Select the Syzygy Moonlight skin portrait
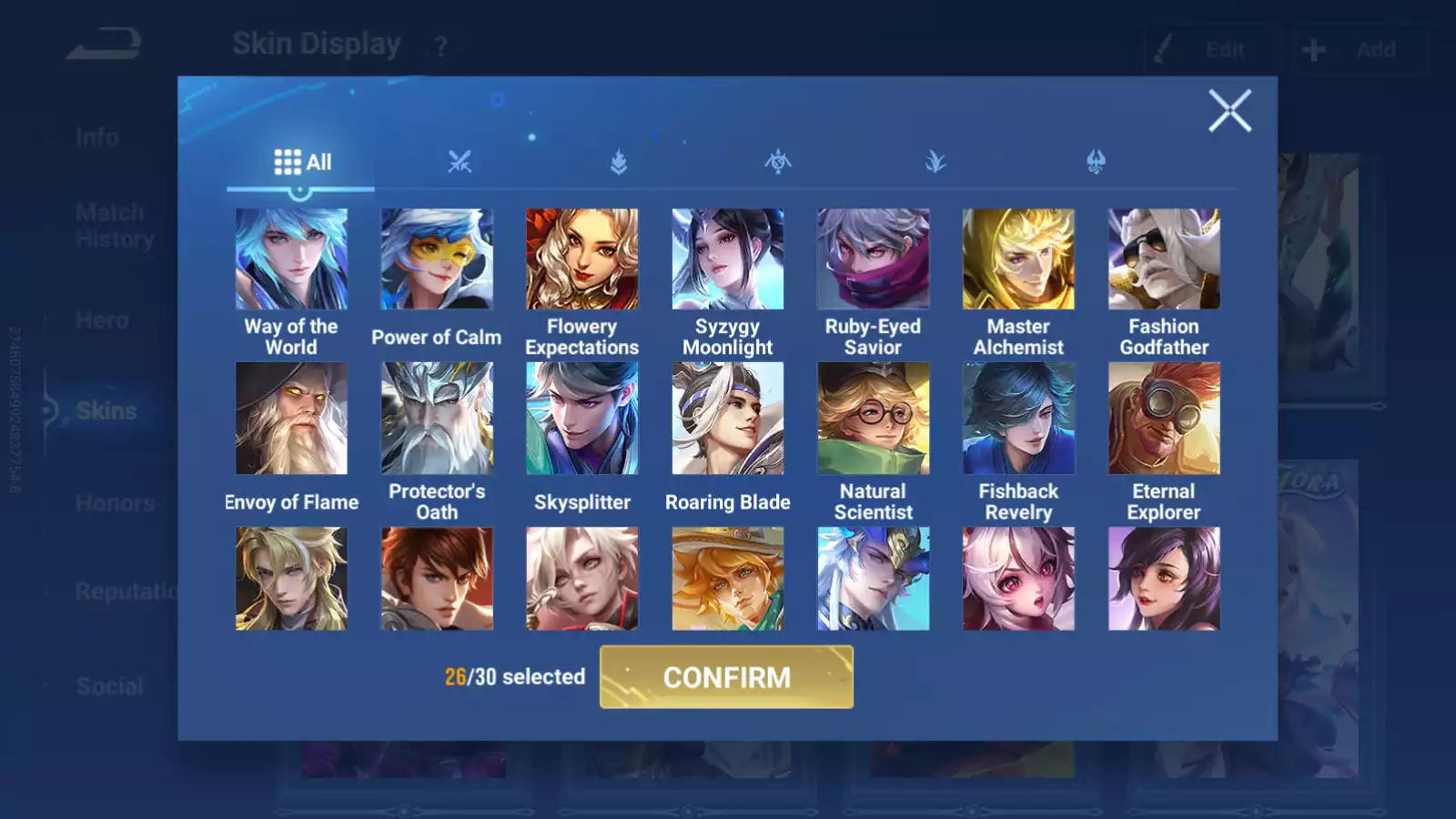Viewport: 1456px width, 819px height. (x=728, y=259)
